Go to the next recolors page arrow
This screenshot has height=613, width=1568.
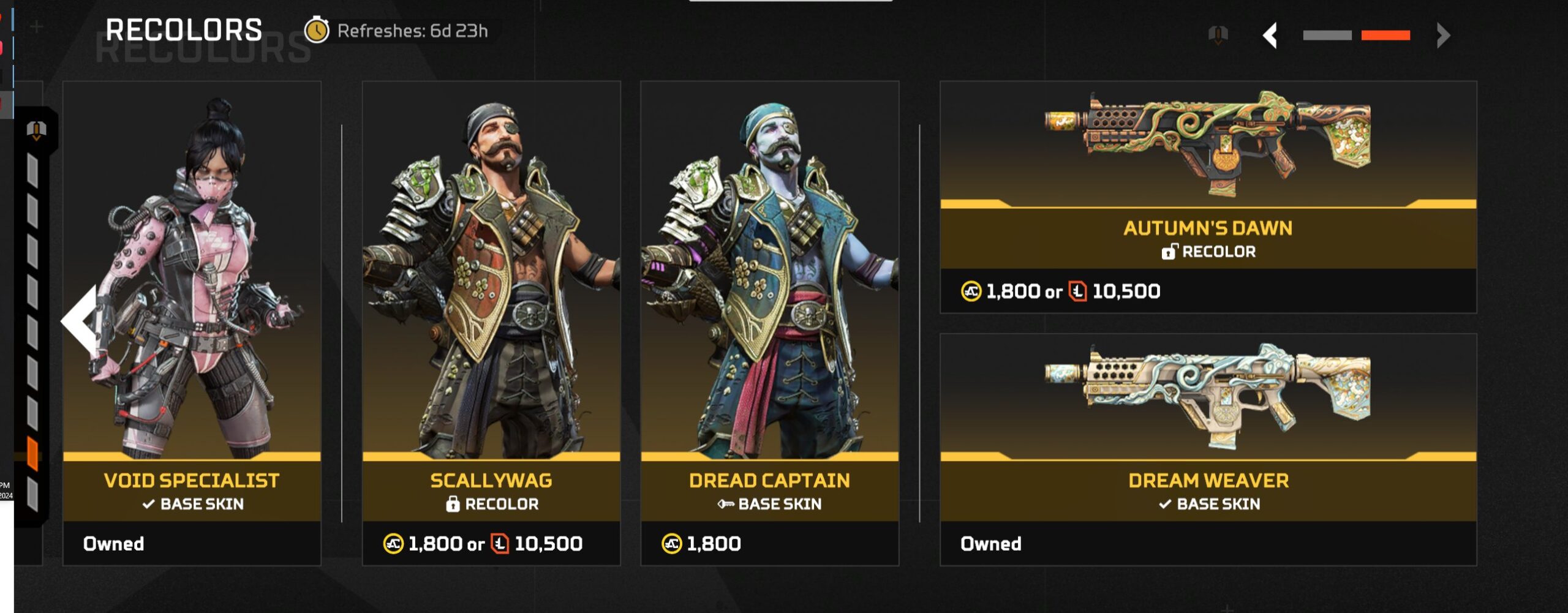(x=1443, y=36)
